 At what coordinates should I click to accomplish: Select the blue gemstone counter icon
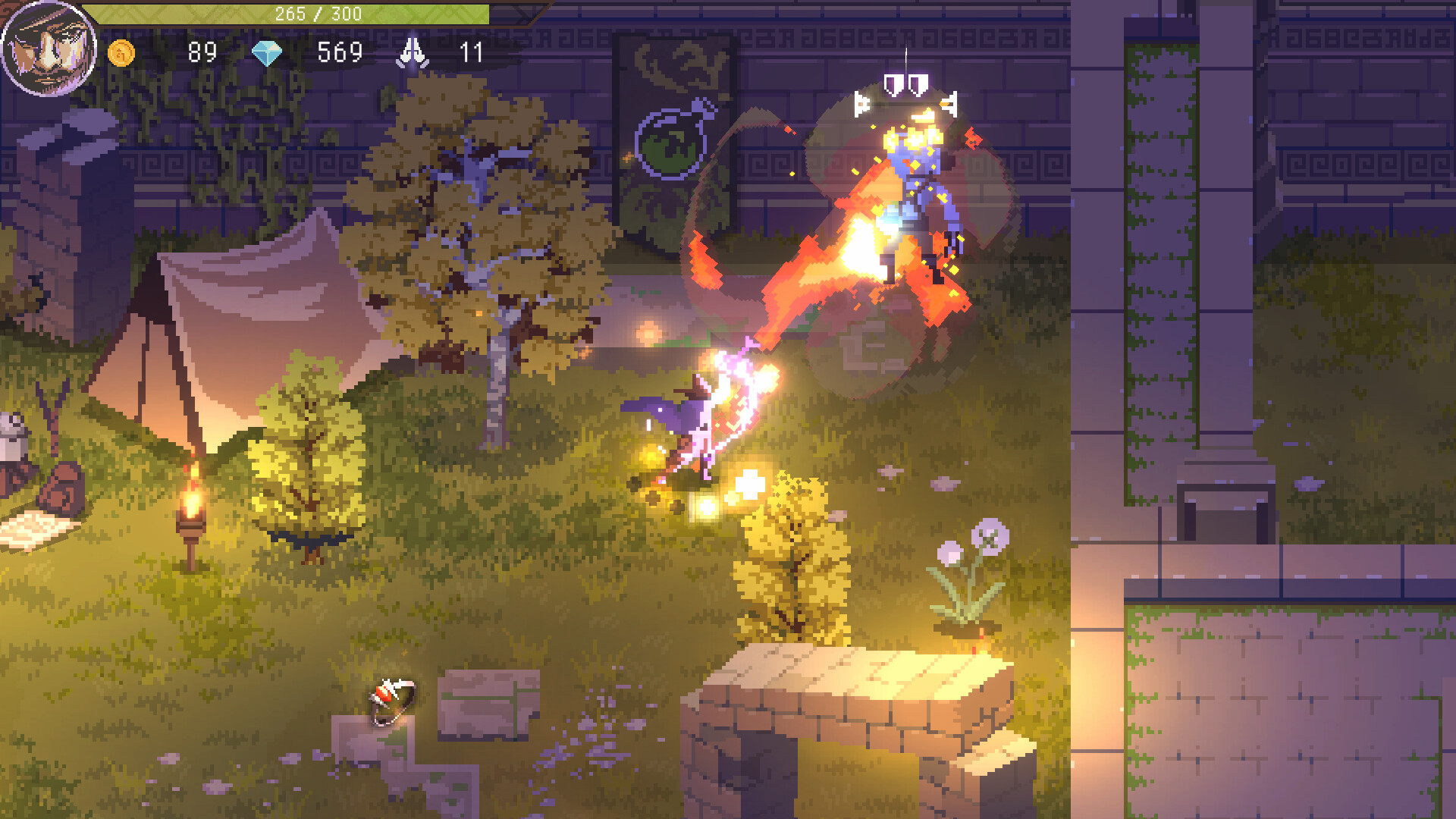click(267, 53)
